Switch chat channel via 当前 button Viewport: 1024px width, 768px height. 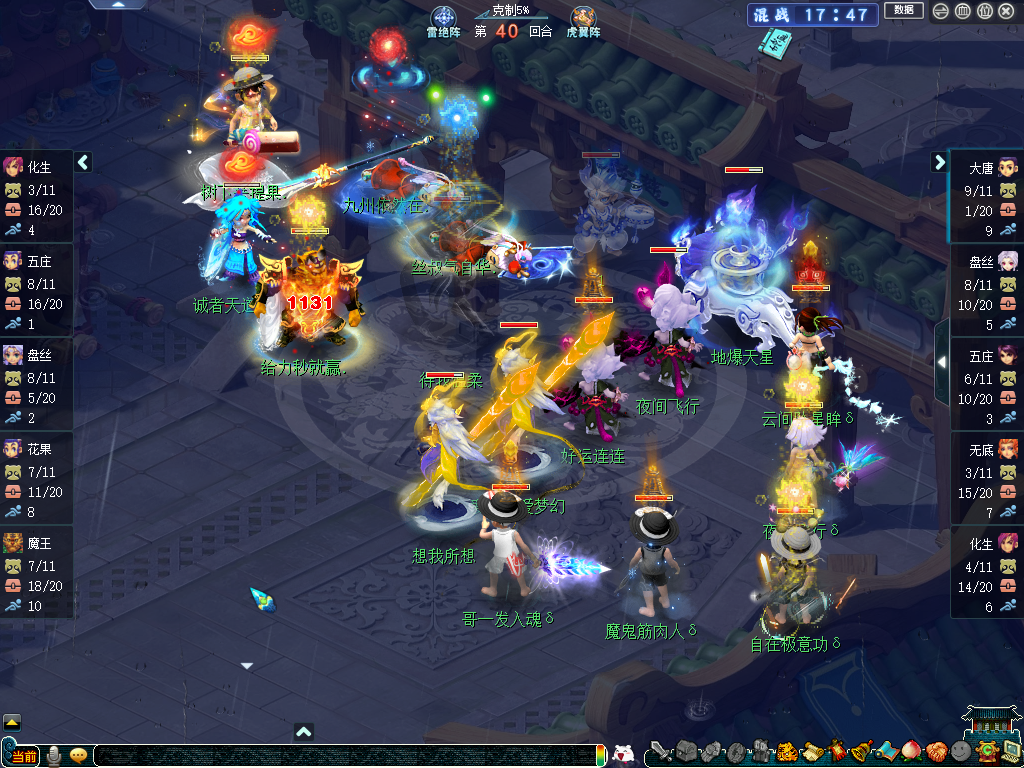(22, 756)
